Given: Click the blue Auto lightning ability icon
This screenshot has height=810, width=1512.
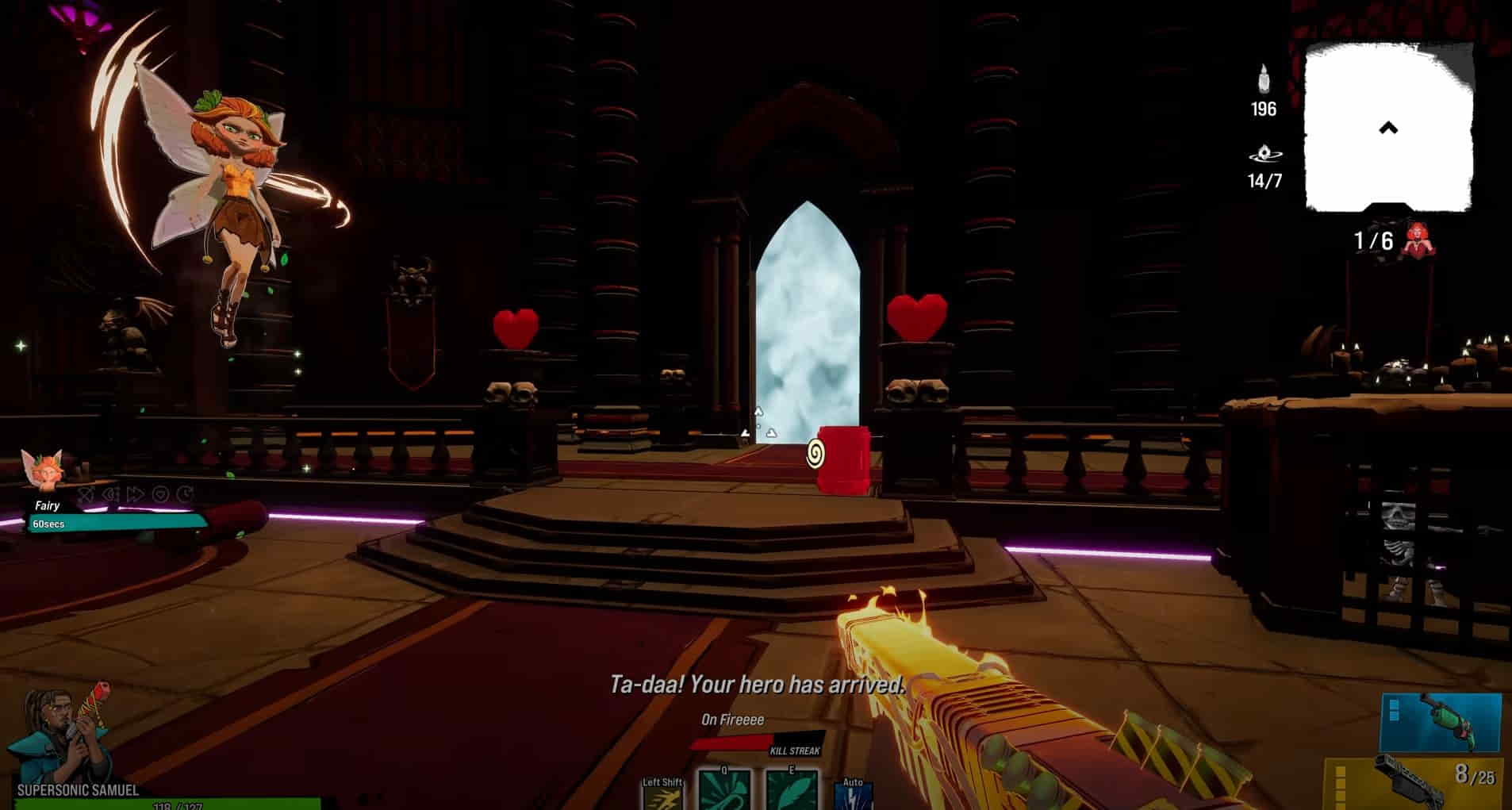Looking at the screenshot, I should coord(854,796).
